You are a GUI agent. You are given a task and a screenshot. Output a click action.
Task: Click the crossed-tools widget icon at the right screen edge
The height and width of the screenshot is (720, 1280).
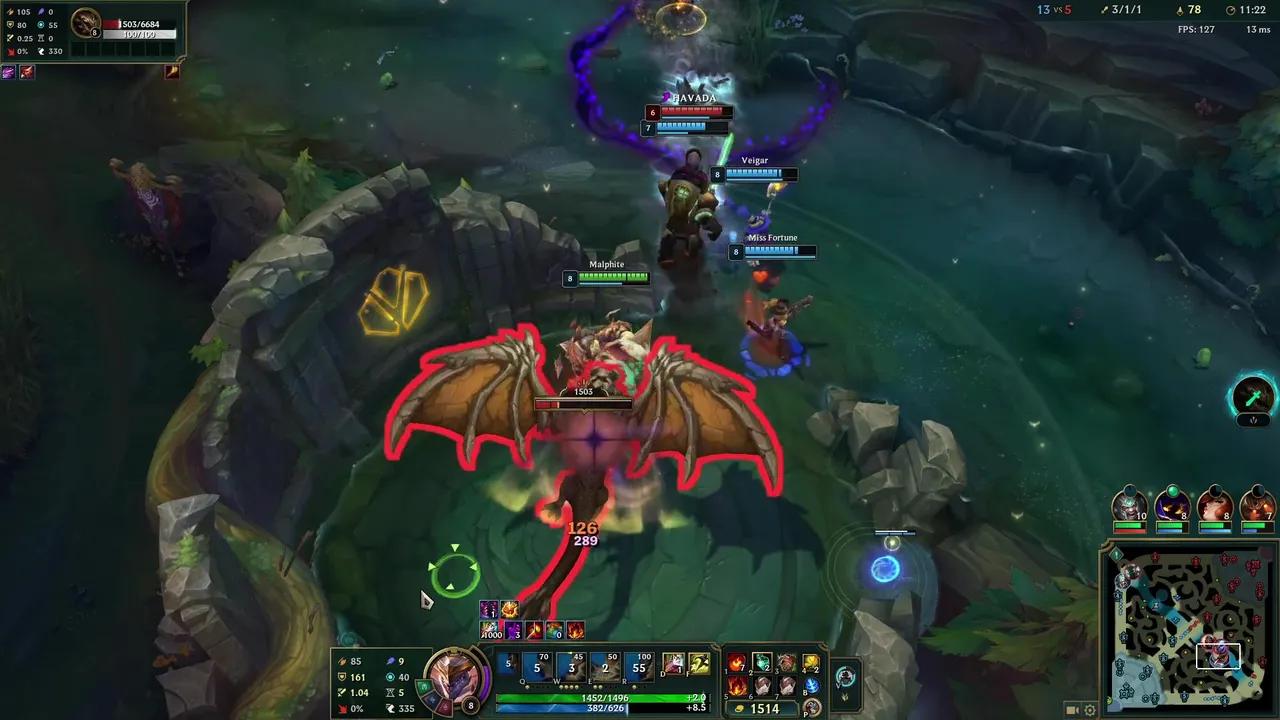tap(1253, 397)
